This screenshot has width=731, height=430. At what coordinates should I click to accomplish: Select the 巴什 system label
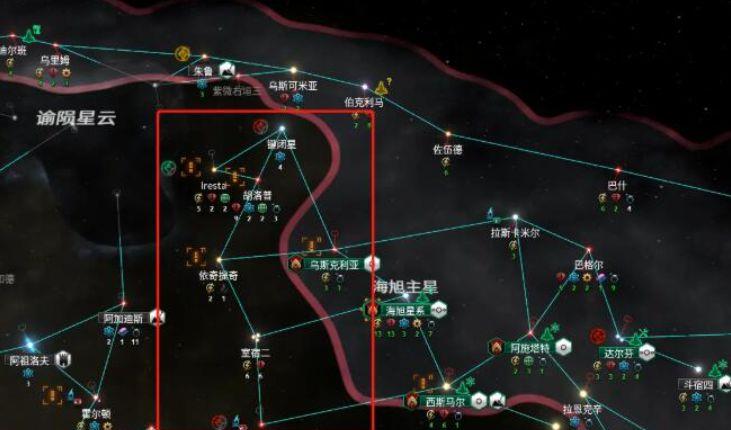[617, 186]
